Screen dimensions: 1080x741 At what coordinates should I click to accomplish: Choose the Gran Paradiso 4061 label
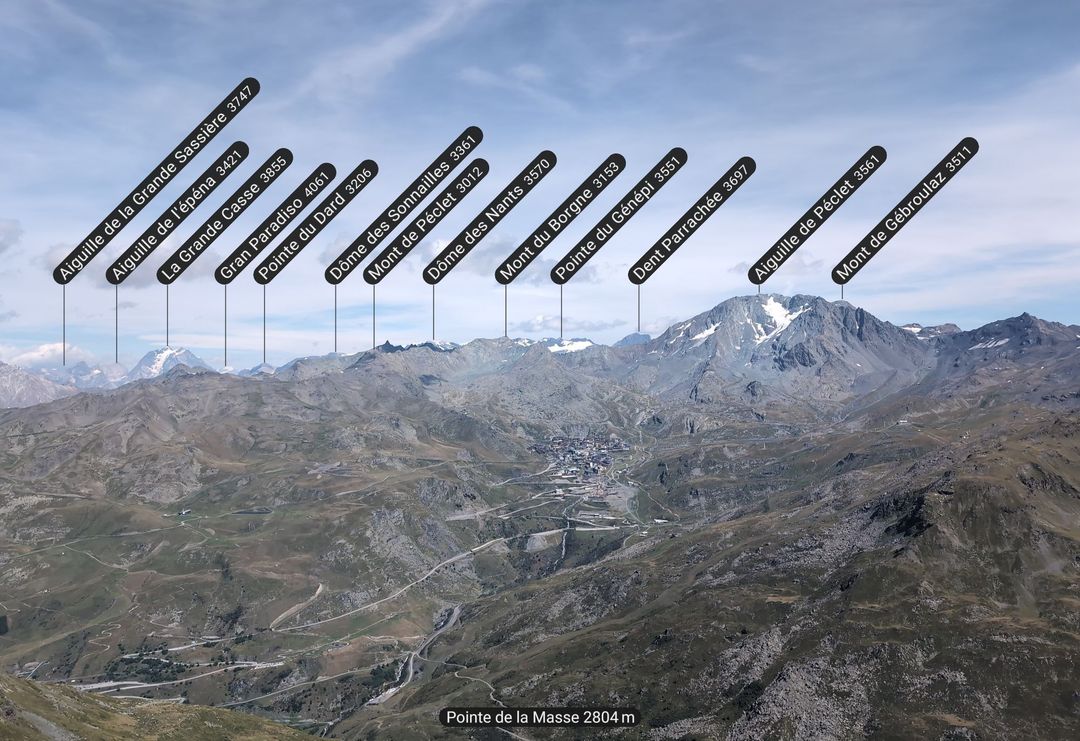(x=275, y=224)
